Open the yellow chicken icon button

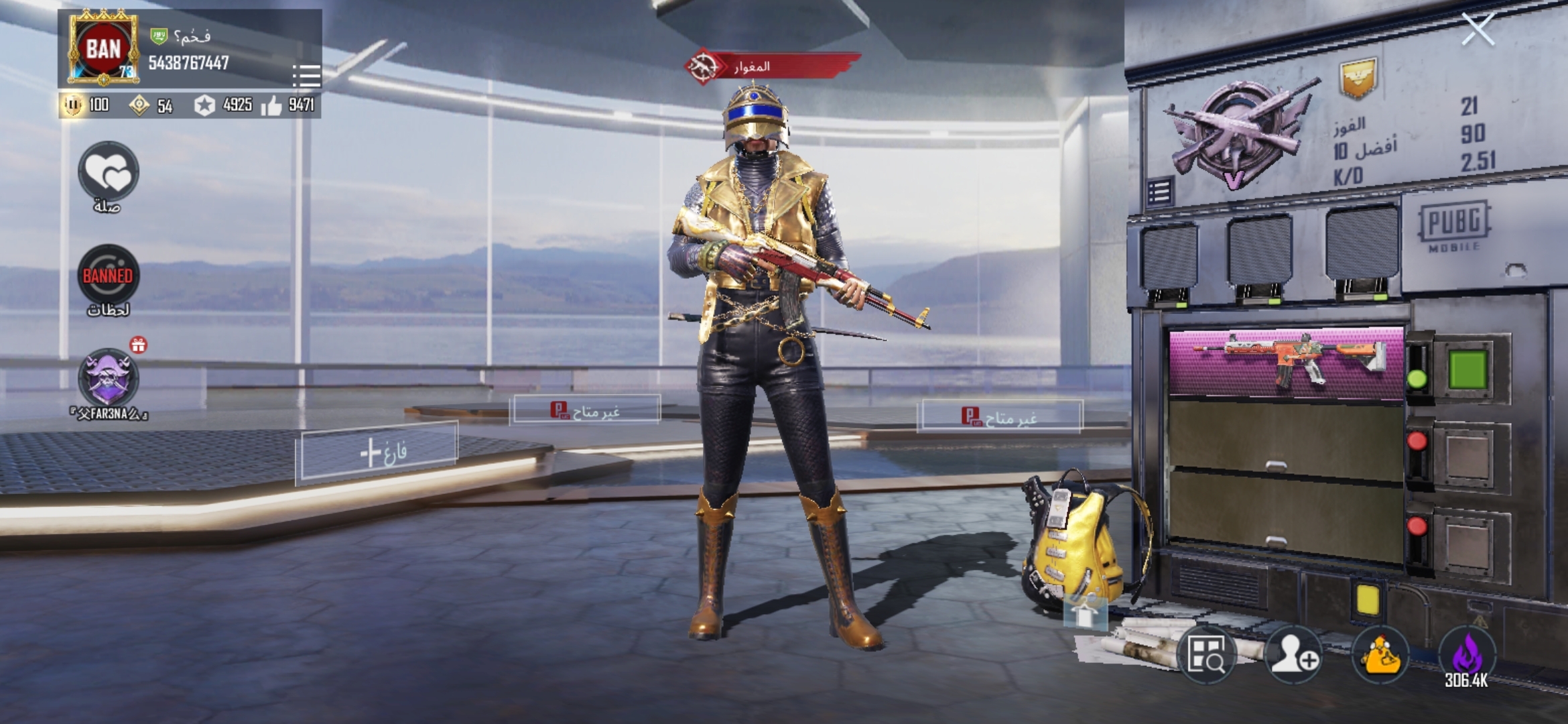[1380, 654]
